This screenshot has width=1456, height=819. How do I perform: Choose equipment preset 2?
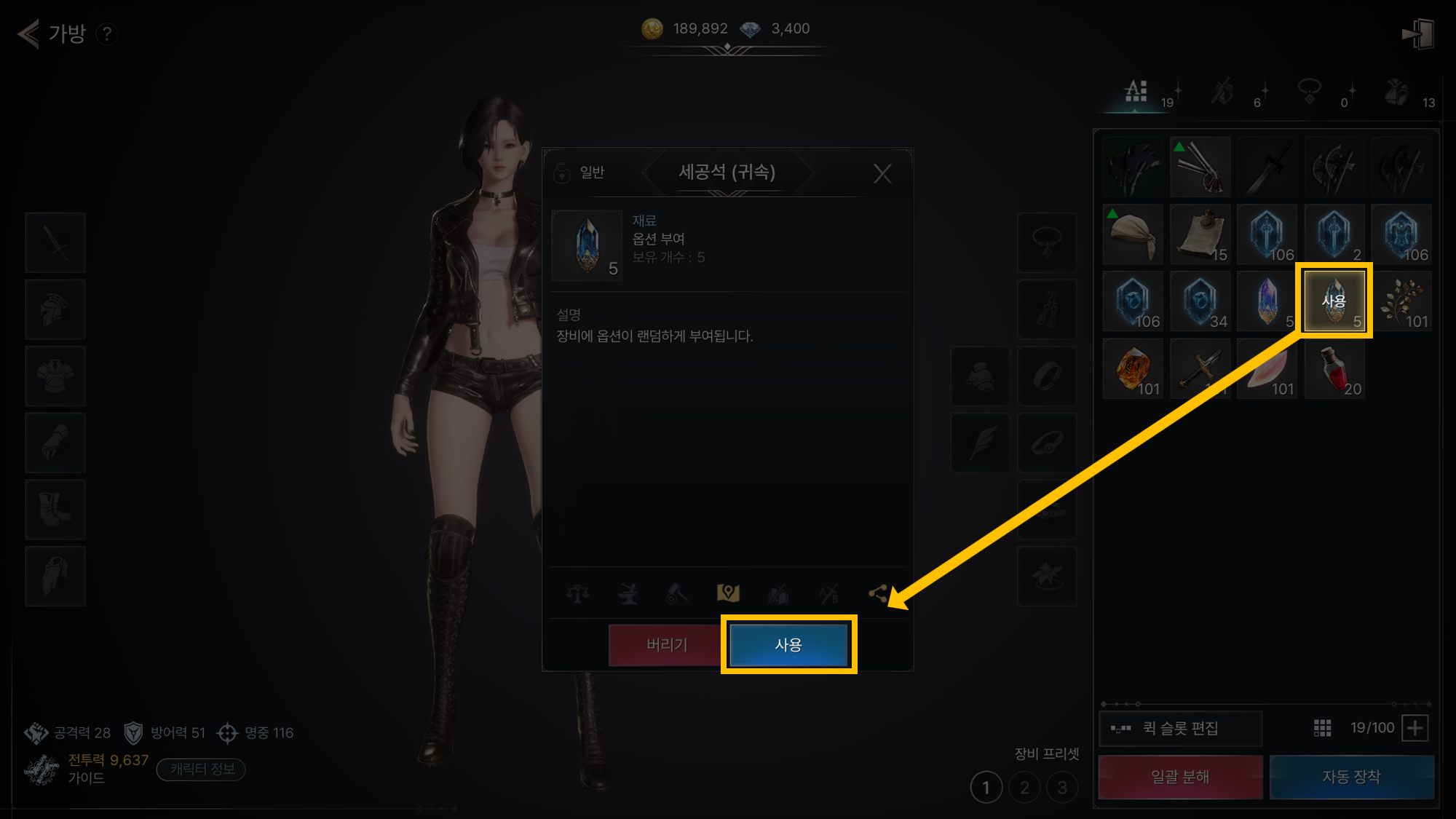pos(1024,788)
